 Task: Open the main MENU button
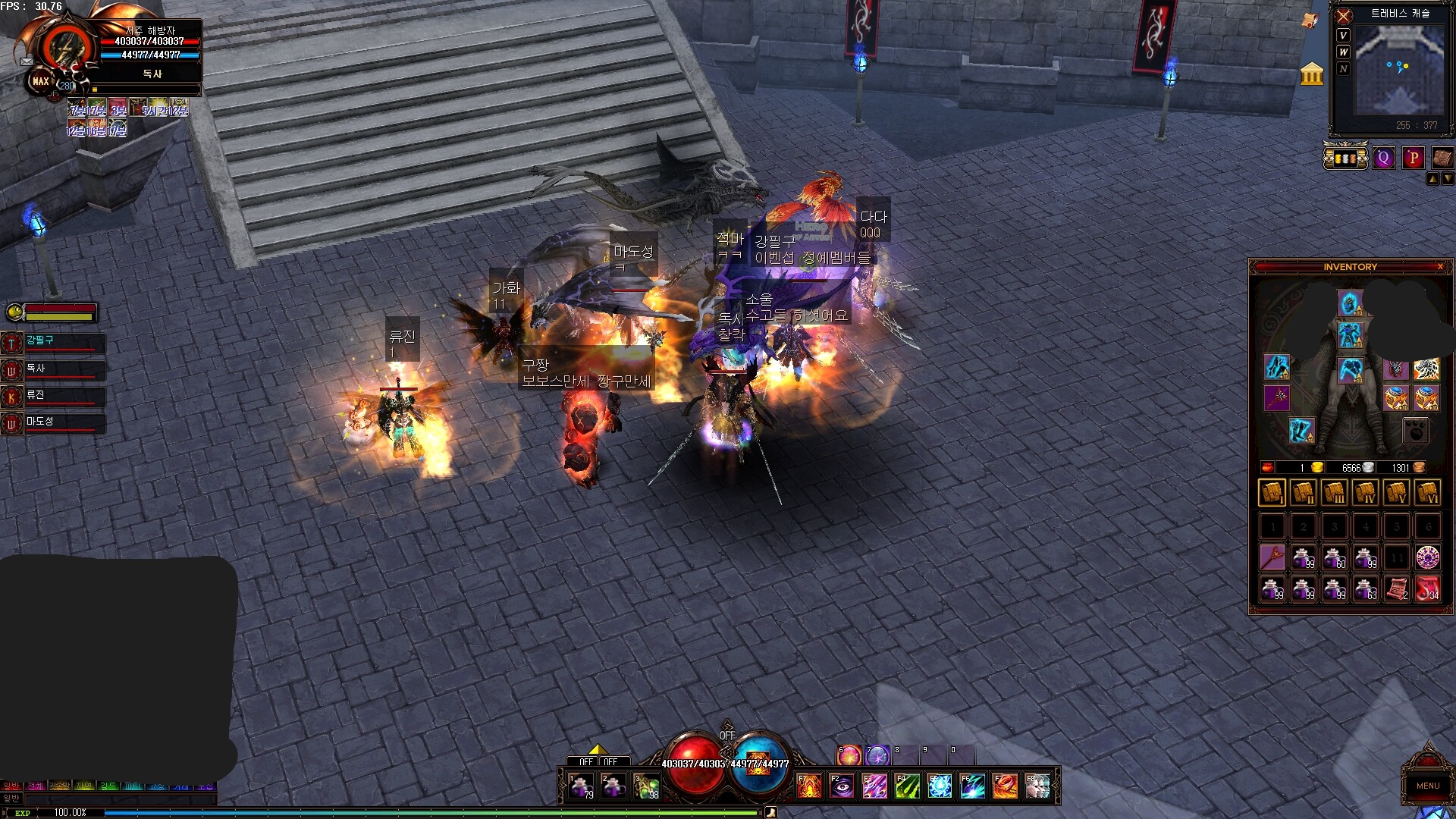click(x=1427, y=785)
